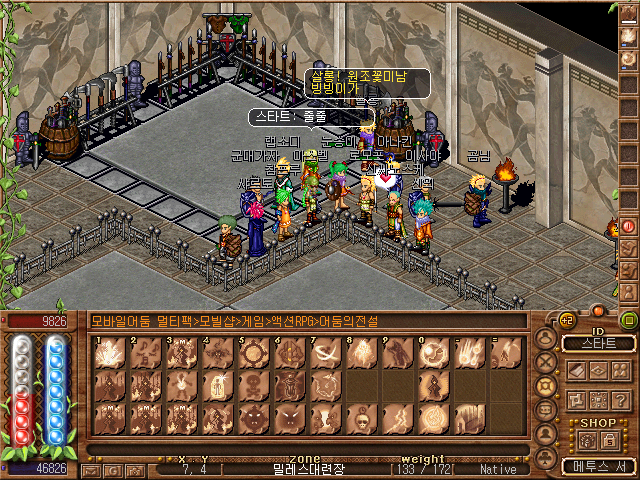Activate the swirling orb skill in slot 0
Viewport: 640px width, 480px height.
tap(434, 354)
